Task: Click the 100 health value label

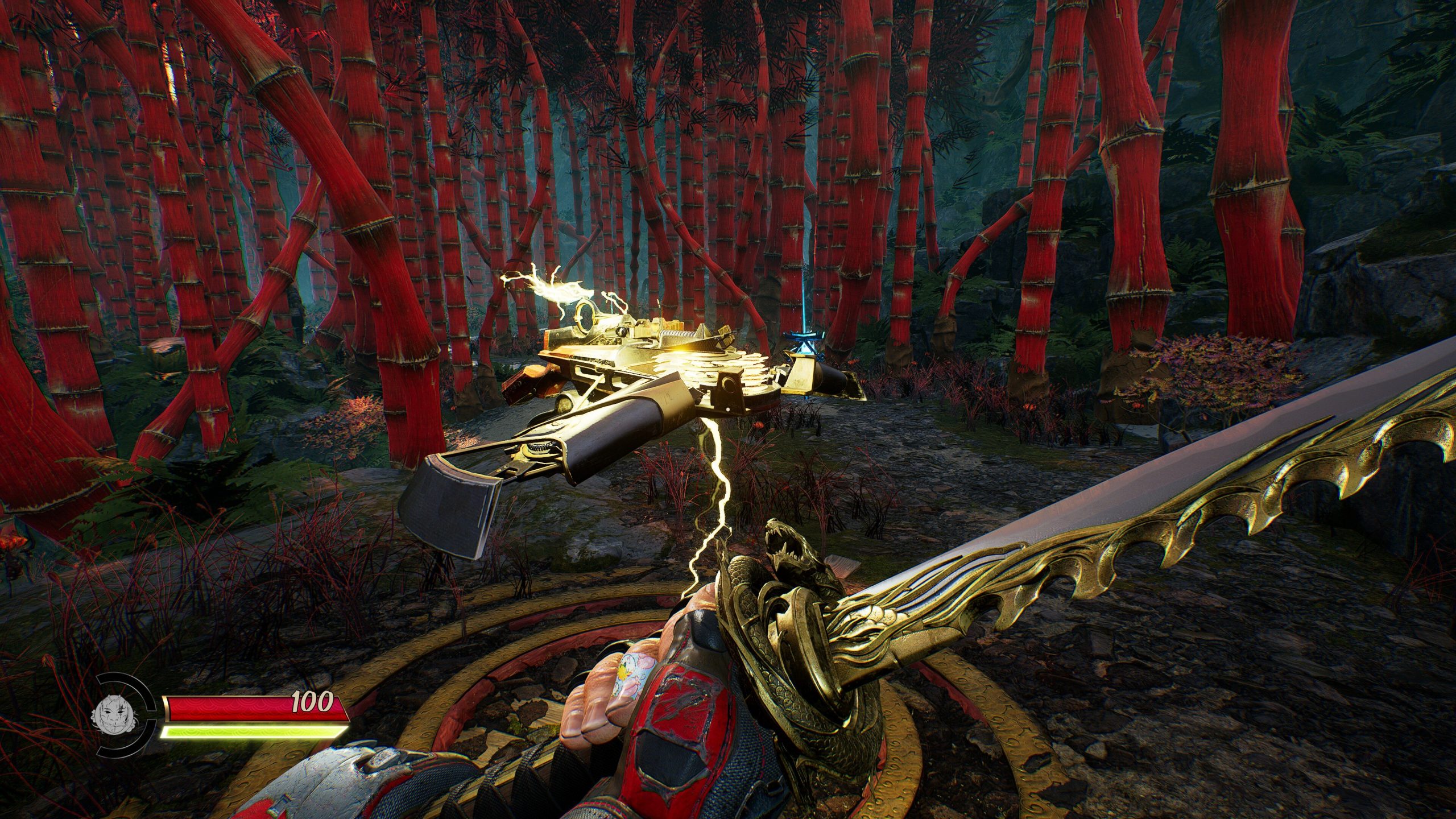Action: click(x=313, y=704)
